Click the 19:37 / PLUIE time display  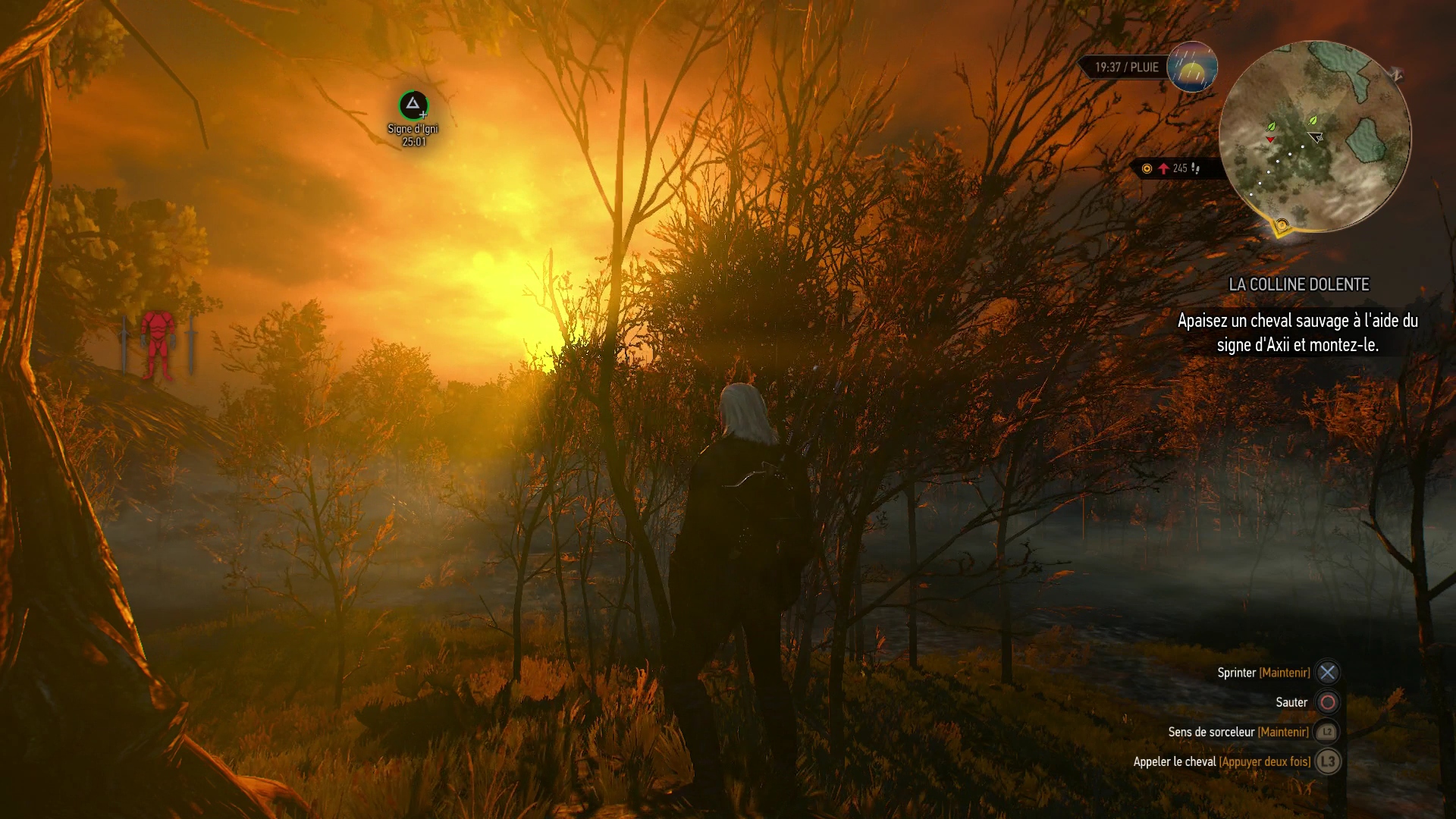click(1126, 67)
